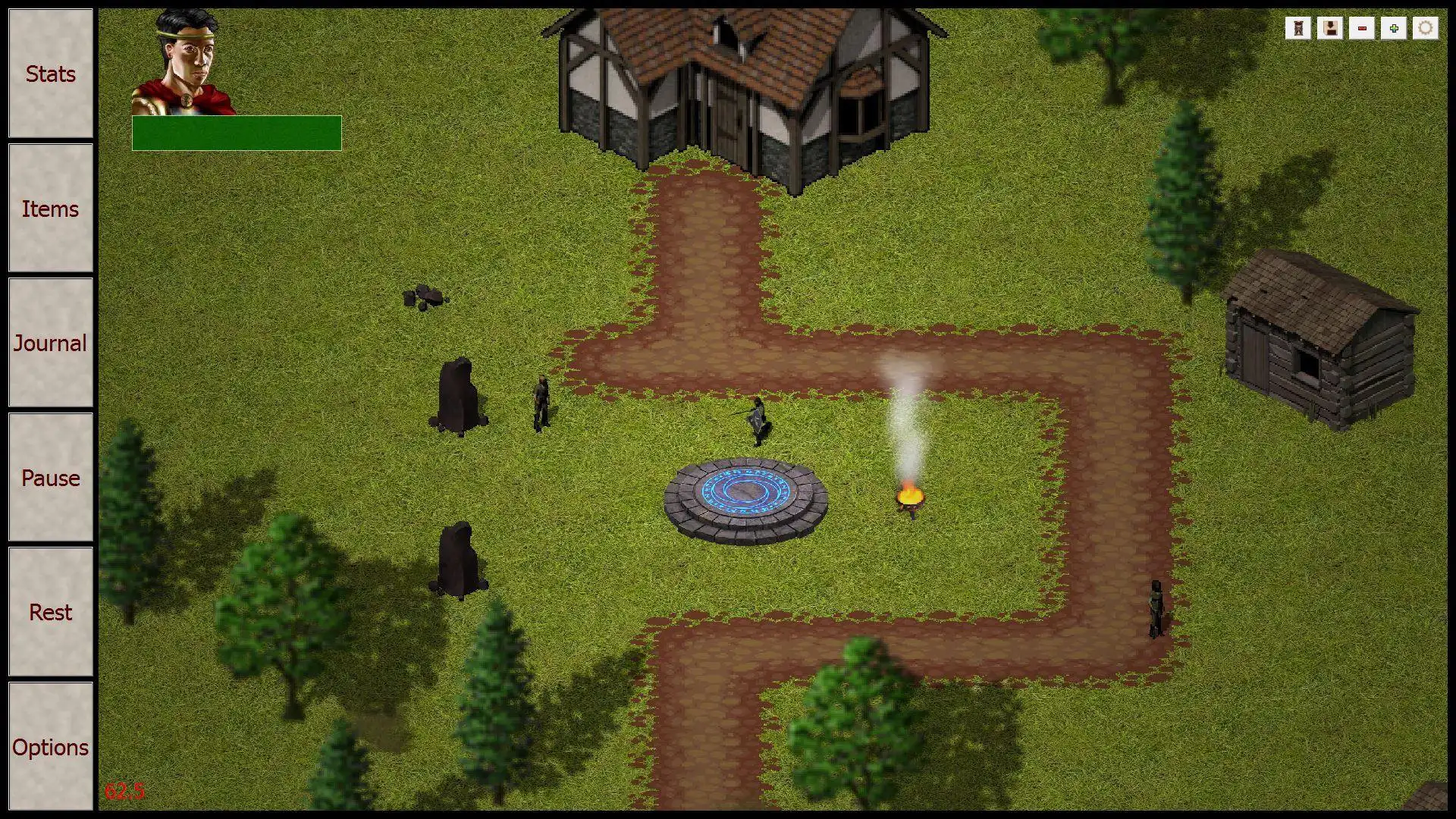1456x819 pixels.
Task: Zoom out with the red minus button
Action: [x=1362, y=29]
